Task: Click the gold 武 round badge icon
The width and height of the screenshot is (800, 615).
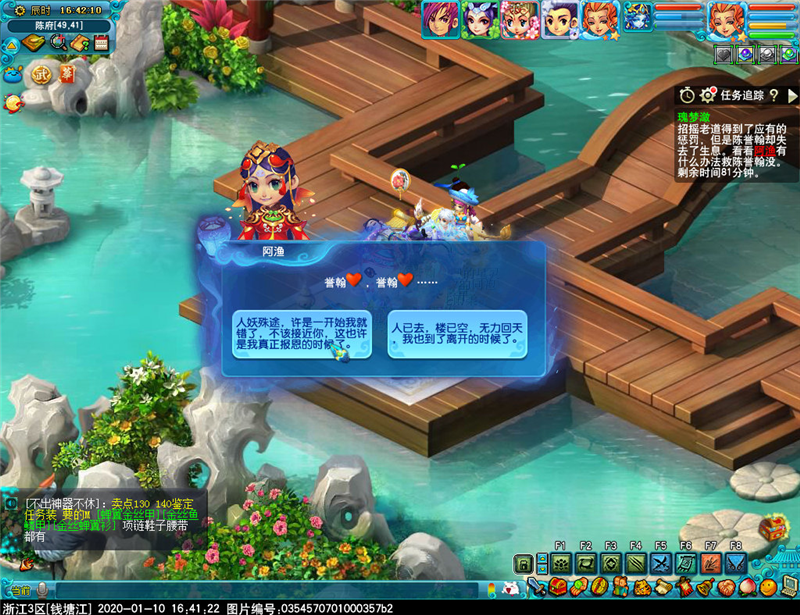Action: pyautogui.click(x=41, y=73)
